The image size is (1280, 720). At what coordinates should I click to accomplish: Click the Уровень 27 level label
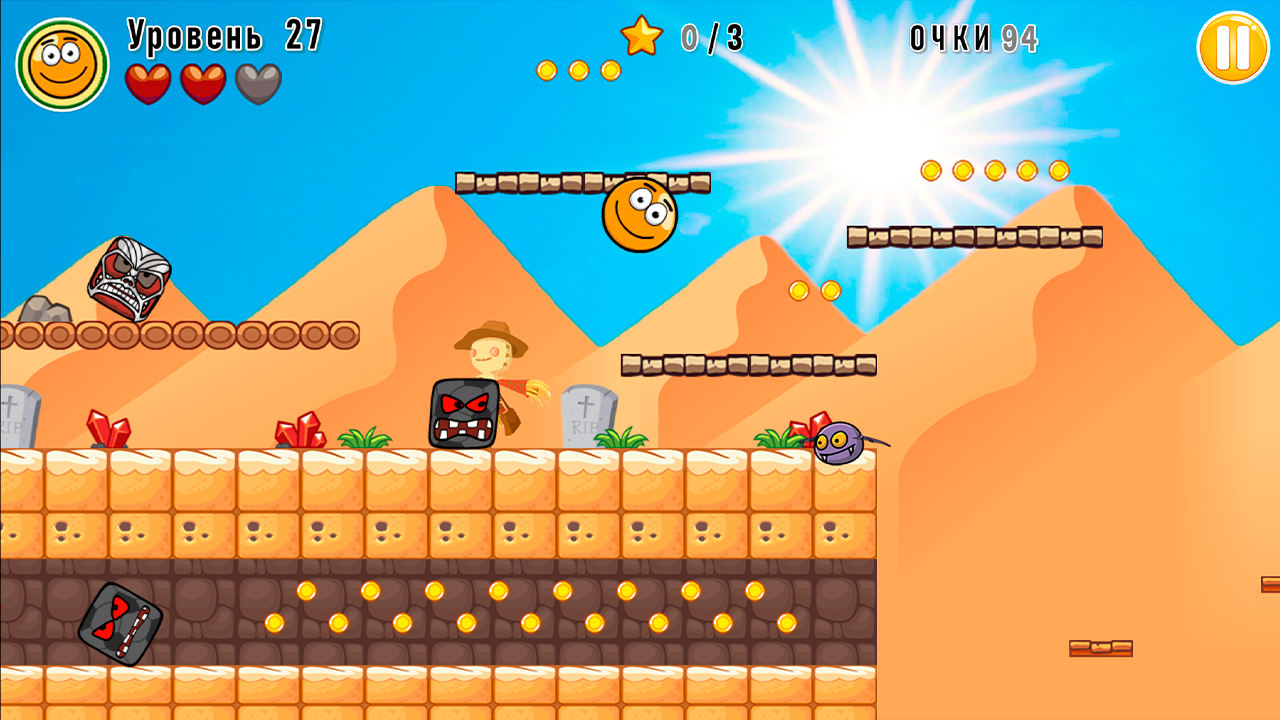click(220, 35)
